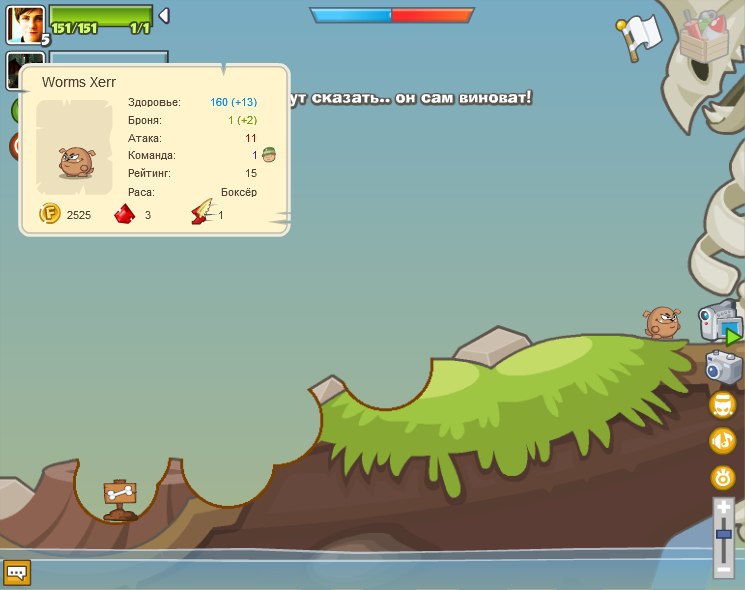This screenshot has height=590, width=745.
Task: Open the chat with the orange speech-bubble button
Action: click(x=17, y=573)
